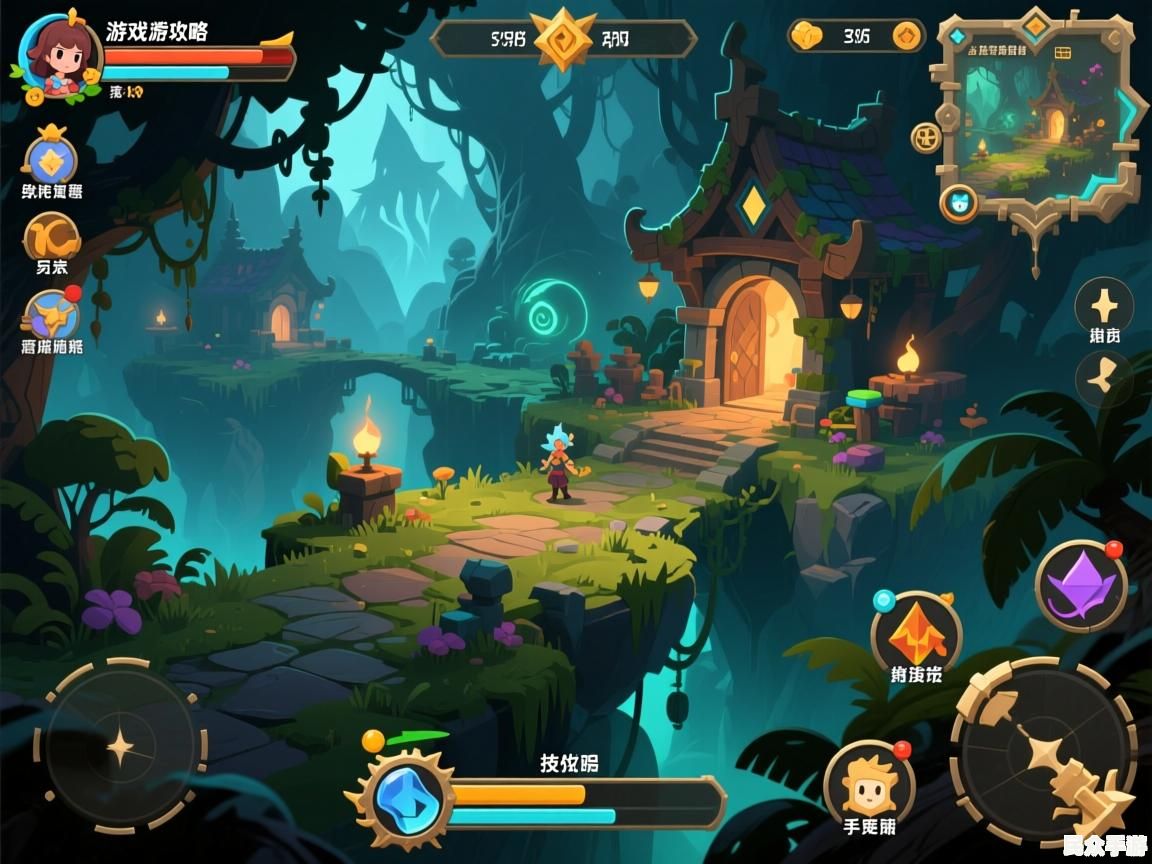This screenshot has height=864, width=1152.
Task: Click the gold star emblem at top center
Action: tap(564, 39)
